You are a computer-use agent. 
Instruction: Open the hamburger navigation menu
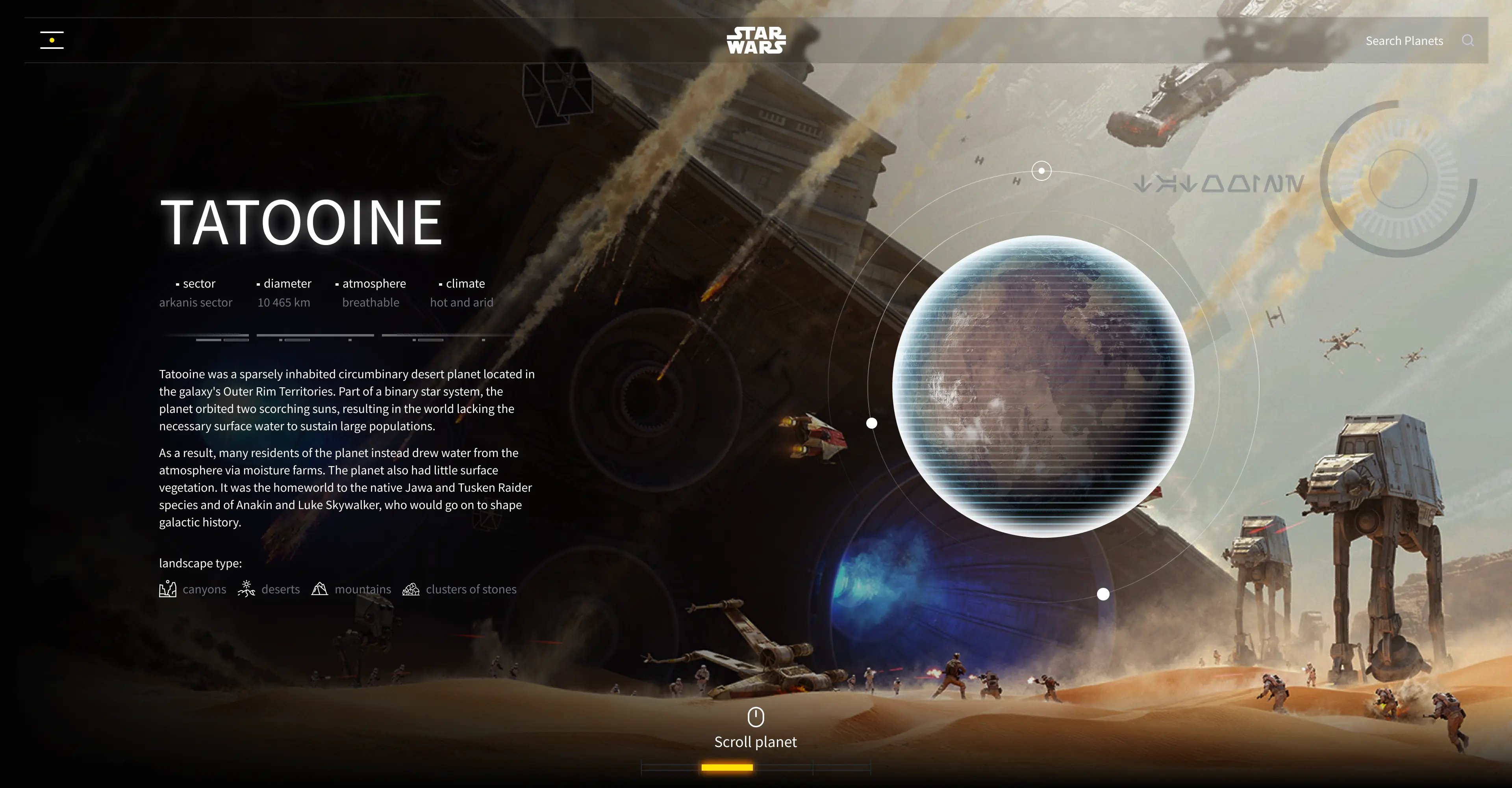[x=52, y=40]
